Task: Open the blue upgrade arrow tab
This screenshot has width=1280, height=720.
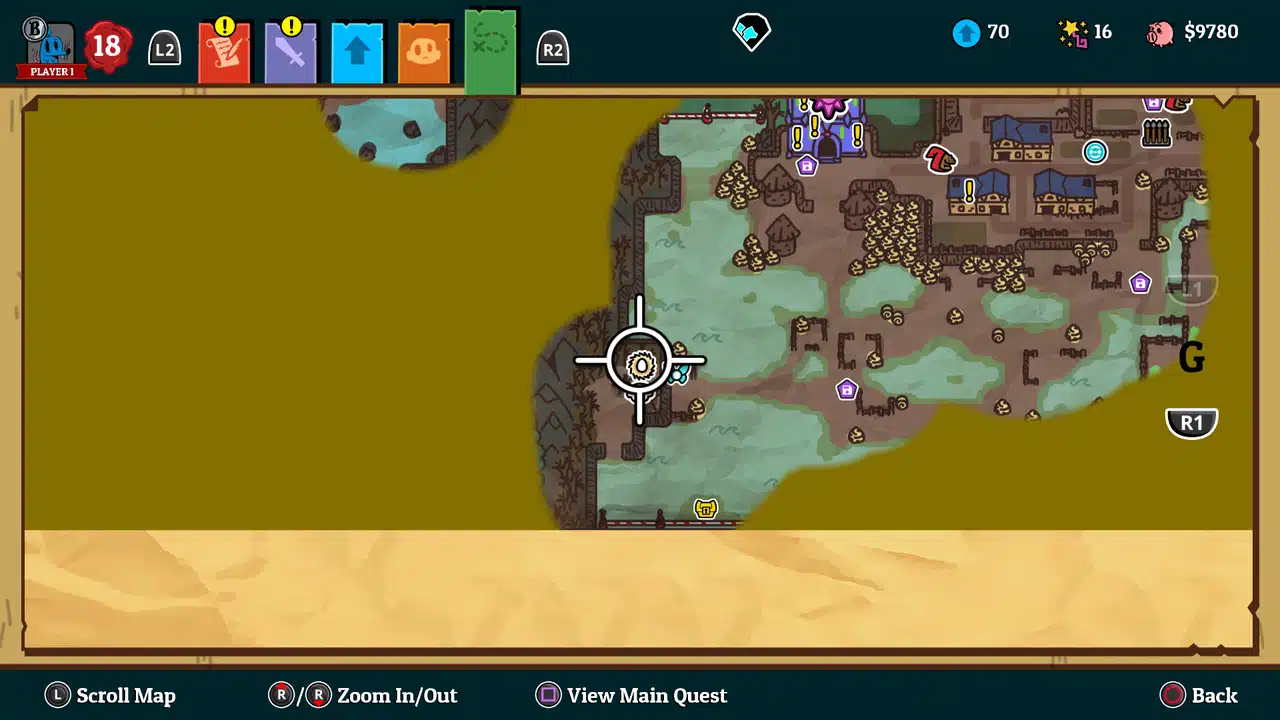Action: point(356,50)
